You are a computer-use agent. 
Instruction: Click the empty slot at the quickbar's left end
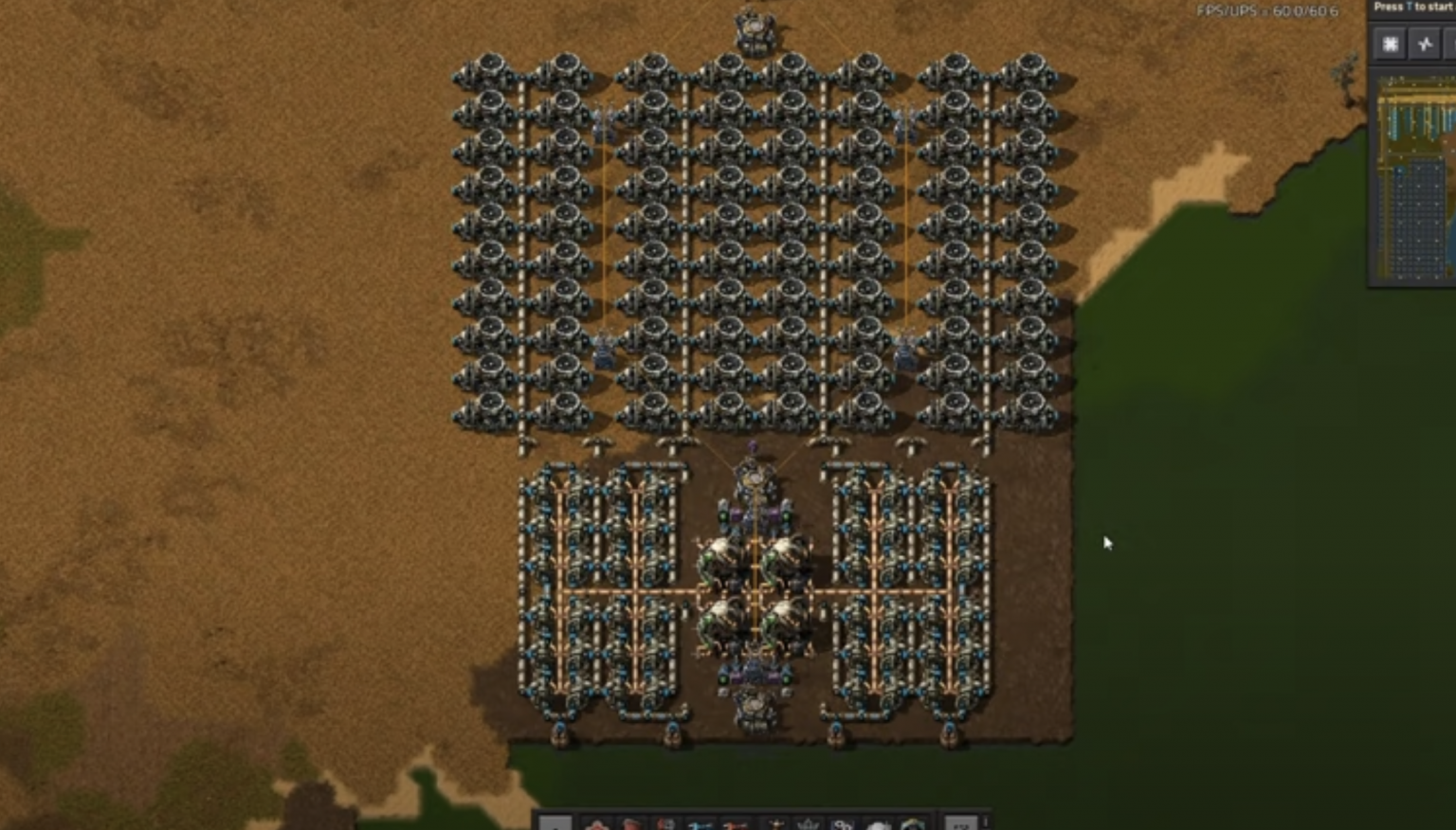[555, 824]
